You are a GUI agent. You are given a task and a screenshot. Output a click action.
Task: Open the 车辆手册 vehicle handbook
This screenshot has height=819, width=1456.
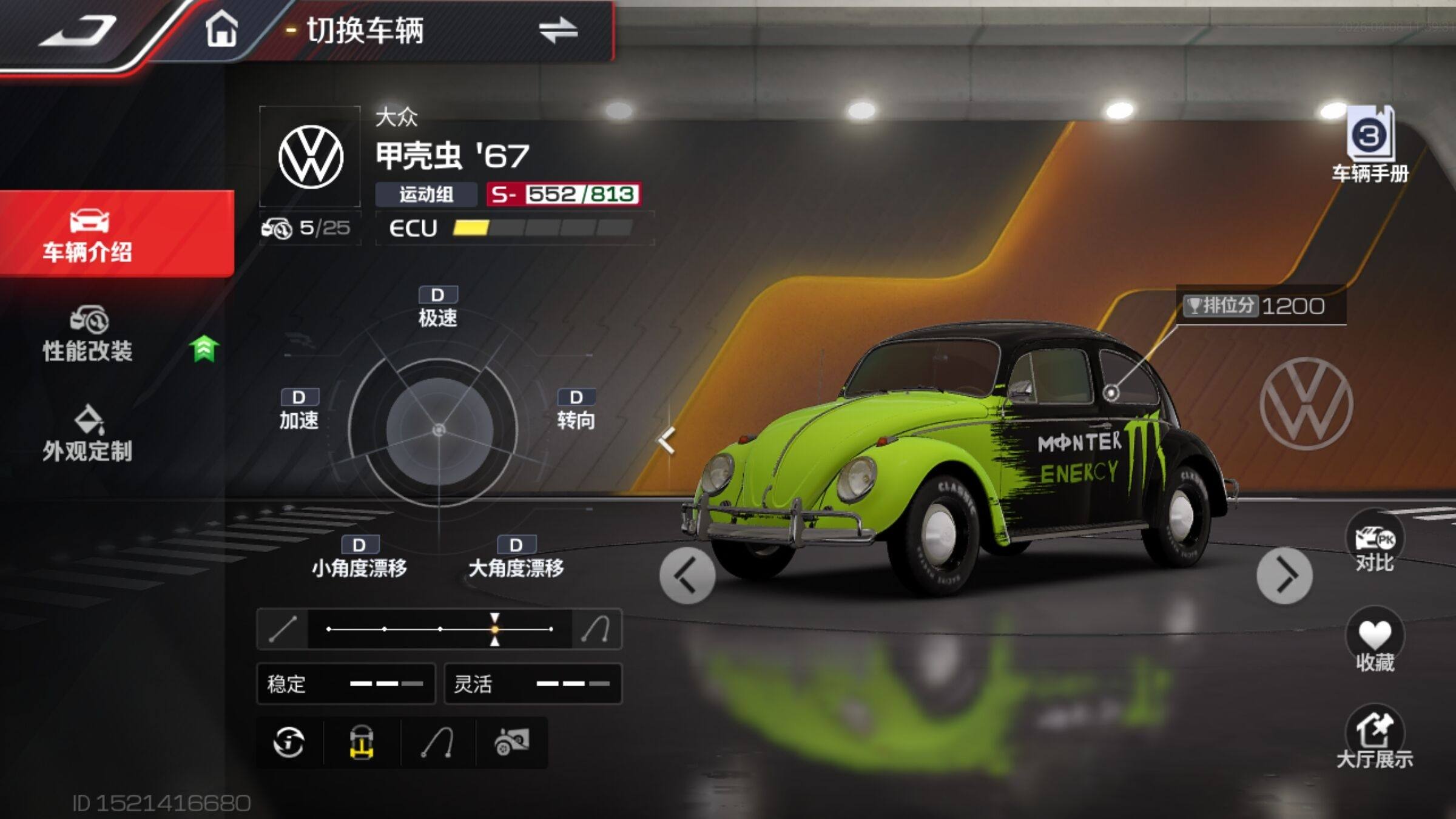[1370, 146]
